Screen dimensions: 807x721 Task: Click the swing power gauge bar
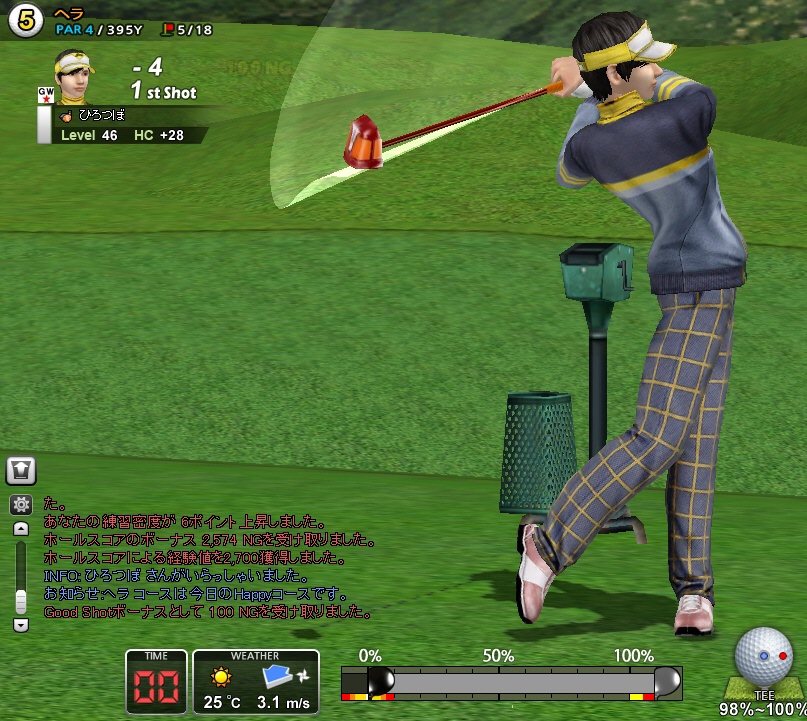click(512, 682)
